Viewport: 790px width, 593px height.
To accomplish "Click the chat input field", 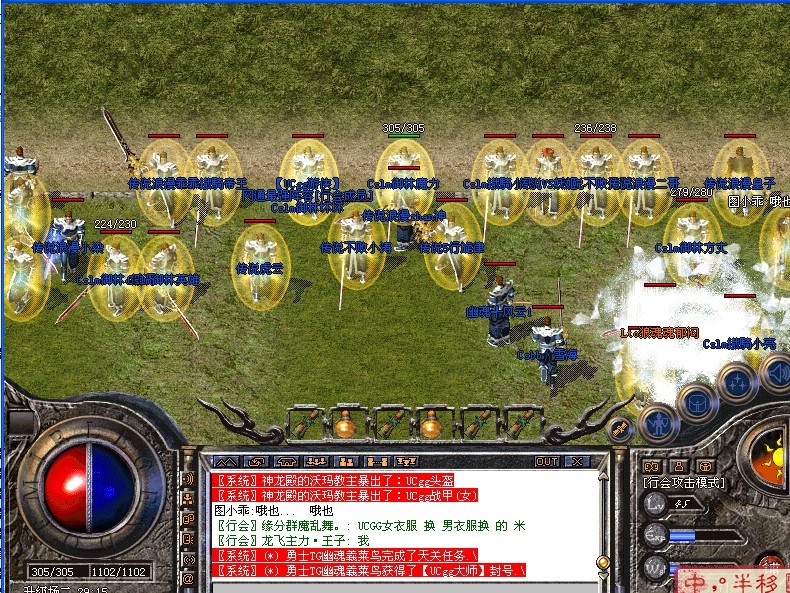I will click(x=400, y=583).
